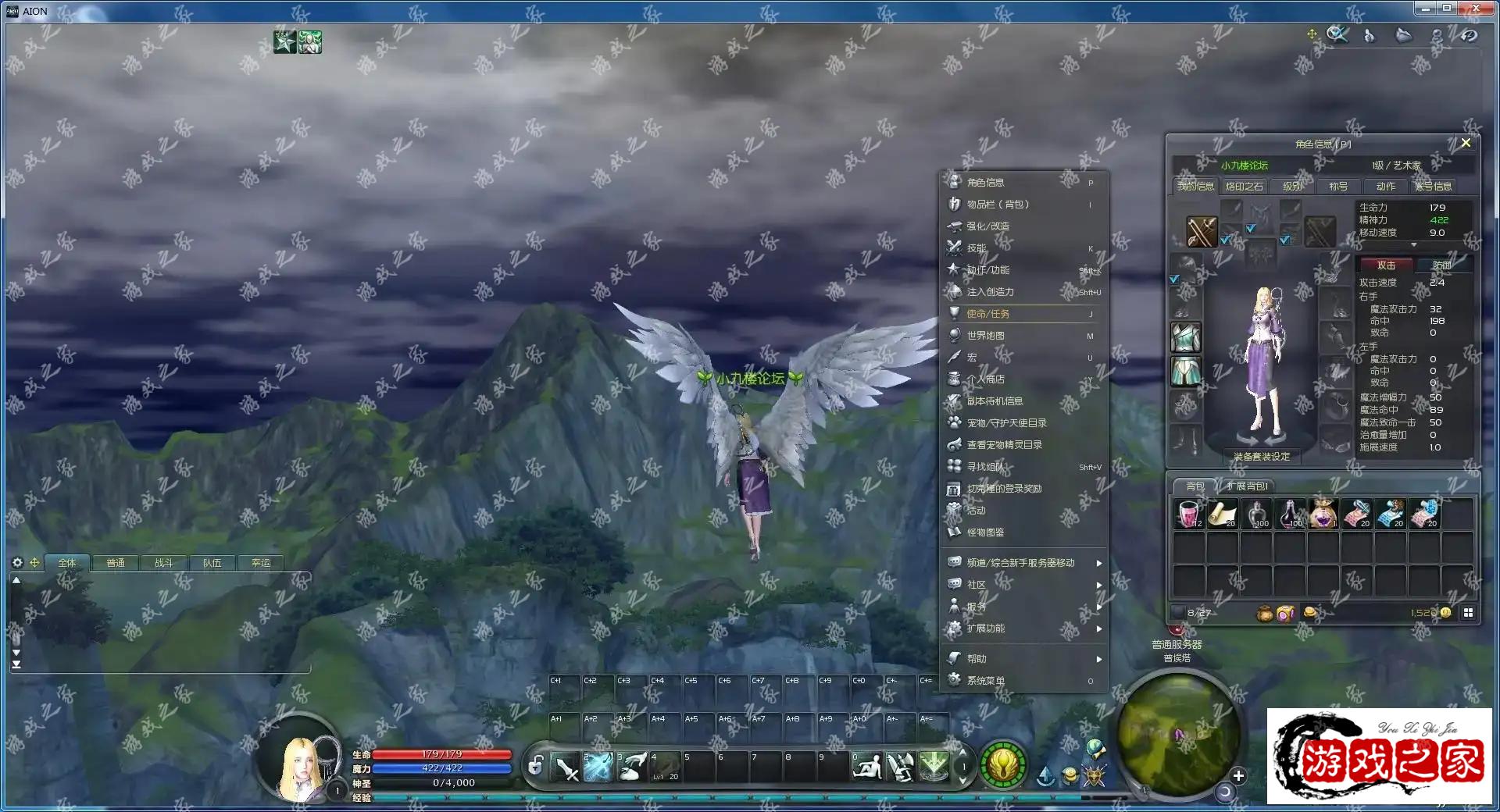Zoom in the minimap with the + icon

pyautogui.click(x=1238, y=775)
